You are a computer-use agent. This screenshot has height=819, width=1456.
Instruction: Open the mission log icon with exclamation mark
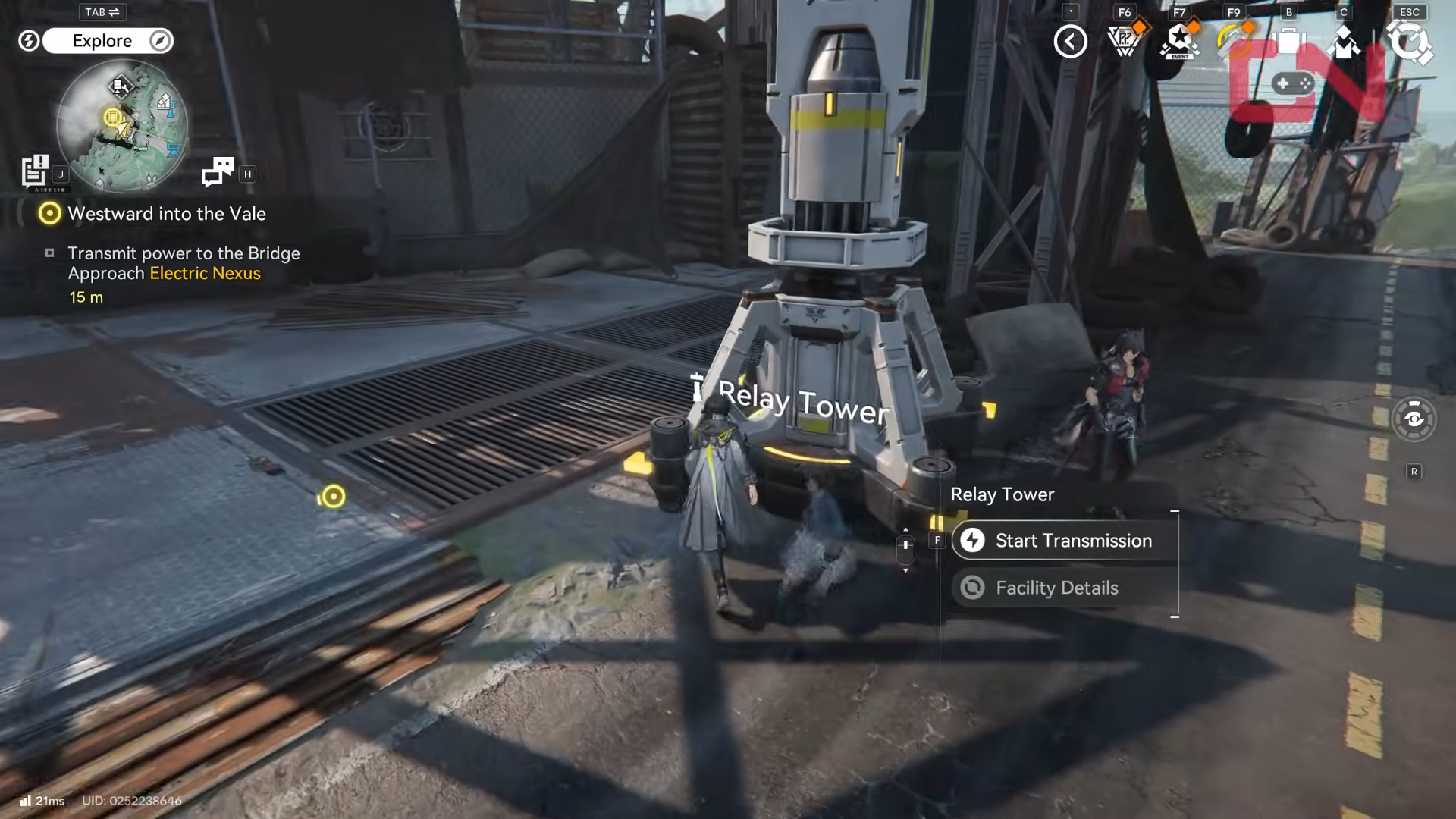(x=35, y=171)
